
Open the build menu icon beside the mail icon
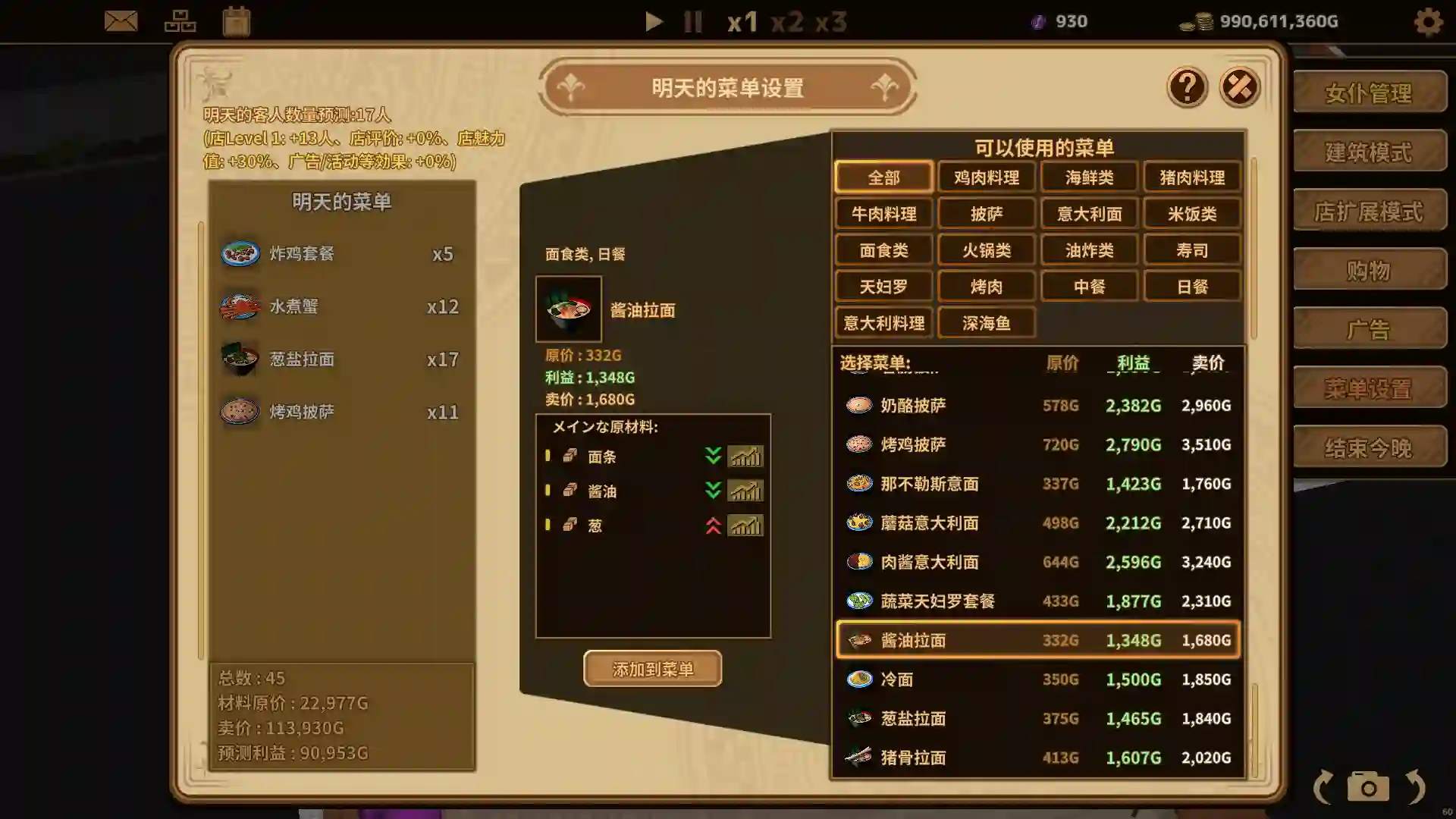(x=180, y=20)
